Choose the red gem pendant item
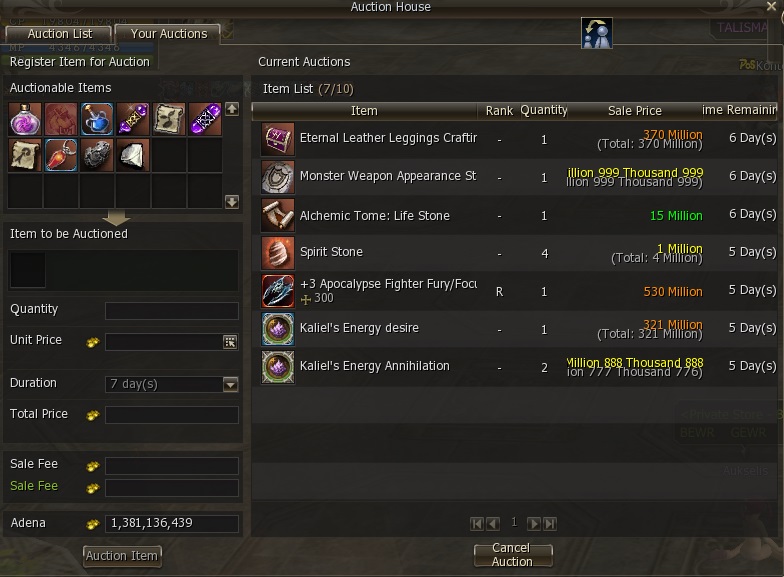The width and height of the screenshot is (784, 577). point(61,155)
